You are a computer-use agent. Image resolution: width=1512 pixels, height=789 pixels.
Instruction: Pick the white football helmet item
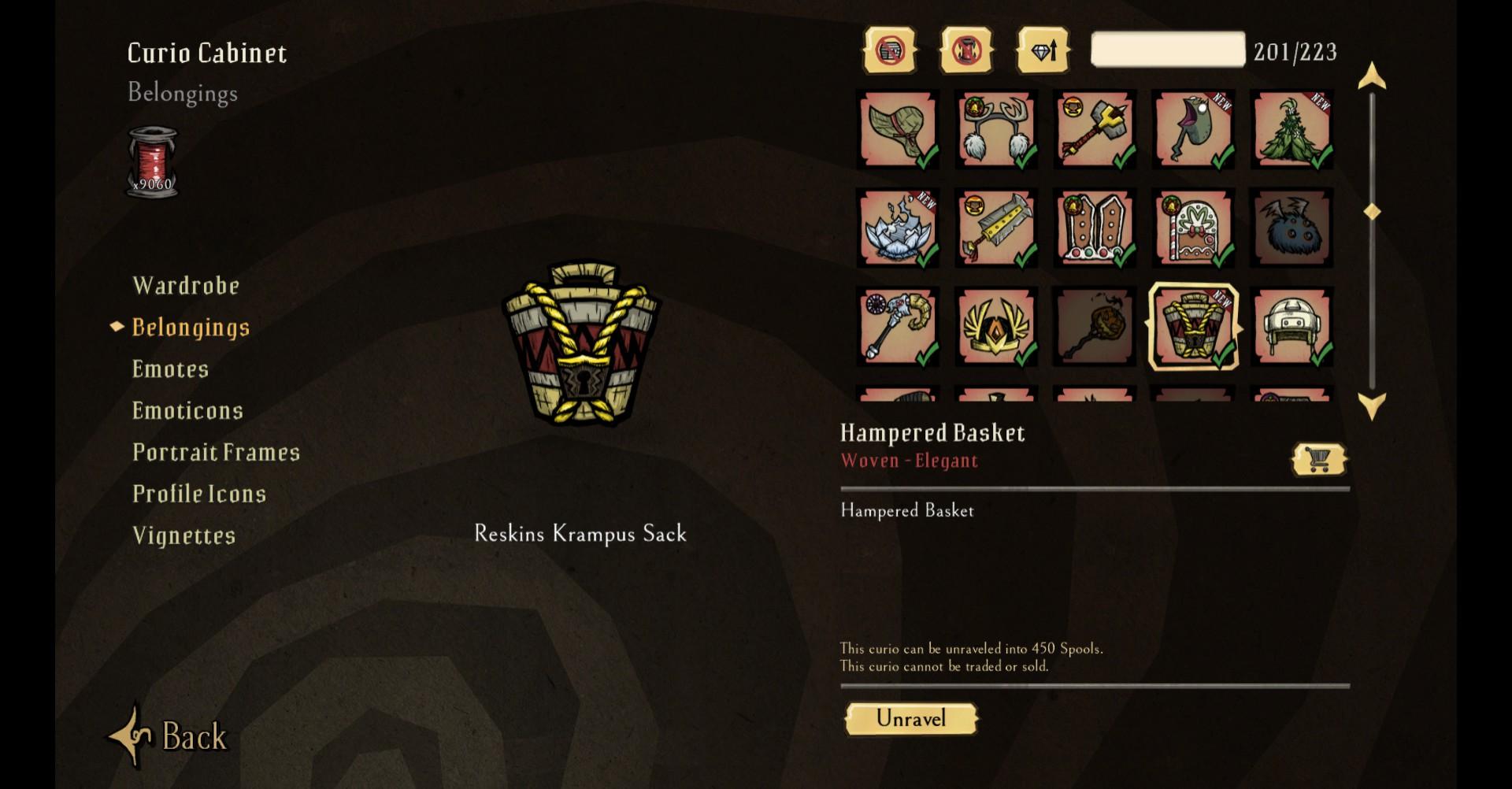[1291, 327]
